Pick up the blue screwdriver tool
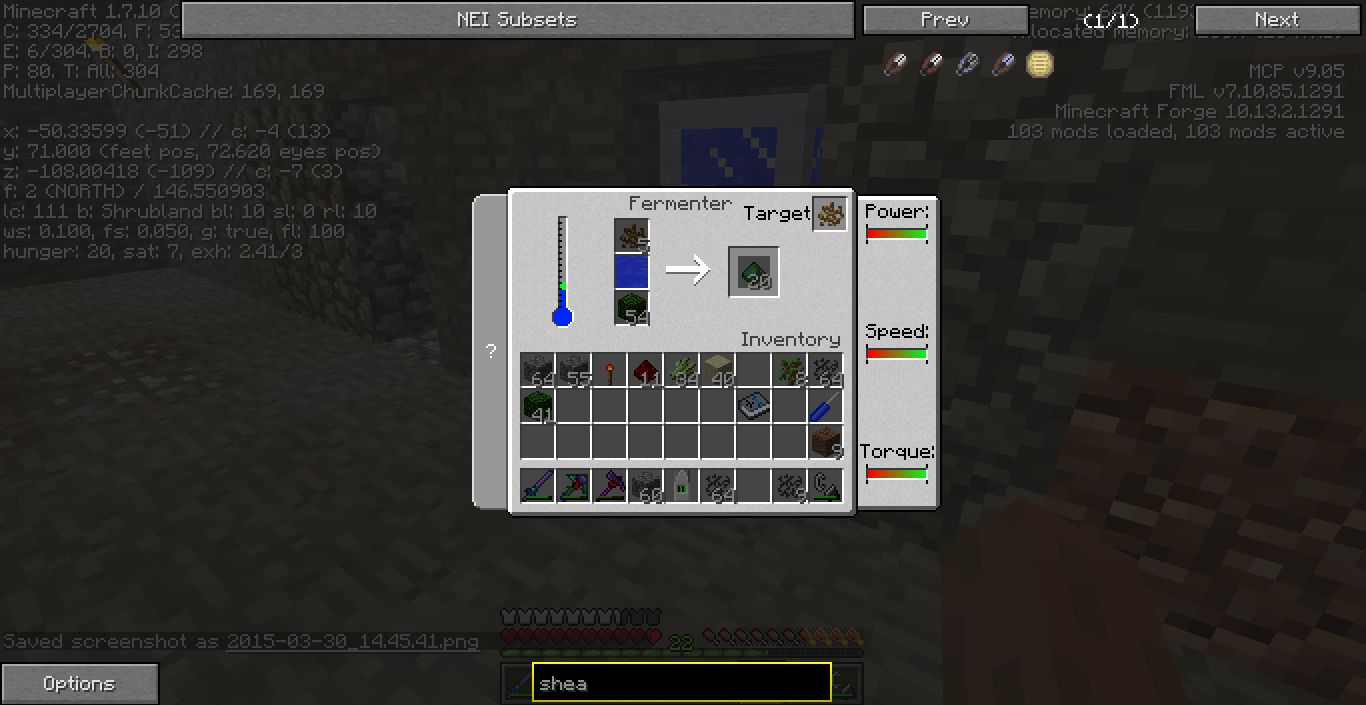The height and width of the screenshot is (705, 1366). 825,407
